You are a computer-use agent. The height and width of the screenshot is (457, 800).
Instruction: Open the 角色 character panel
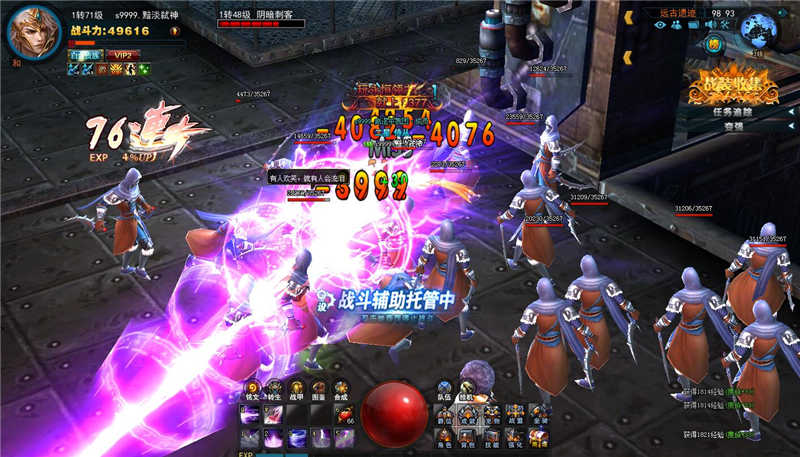point(444,434)
